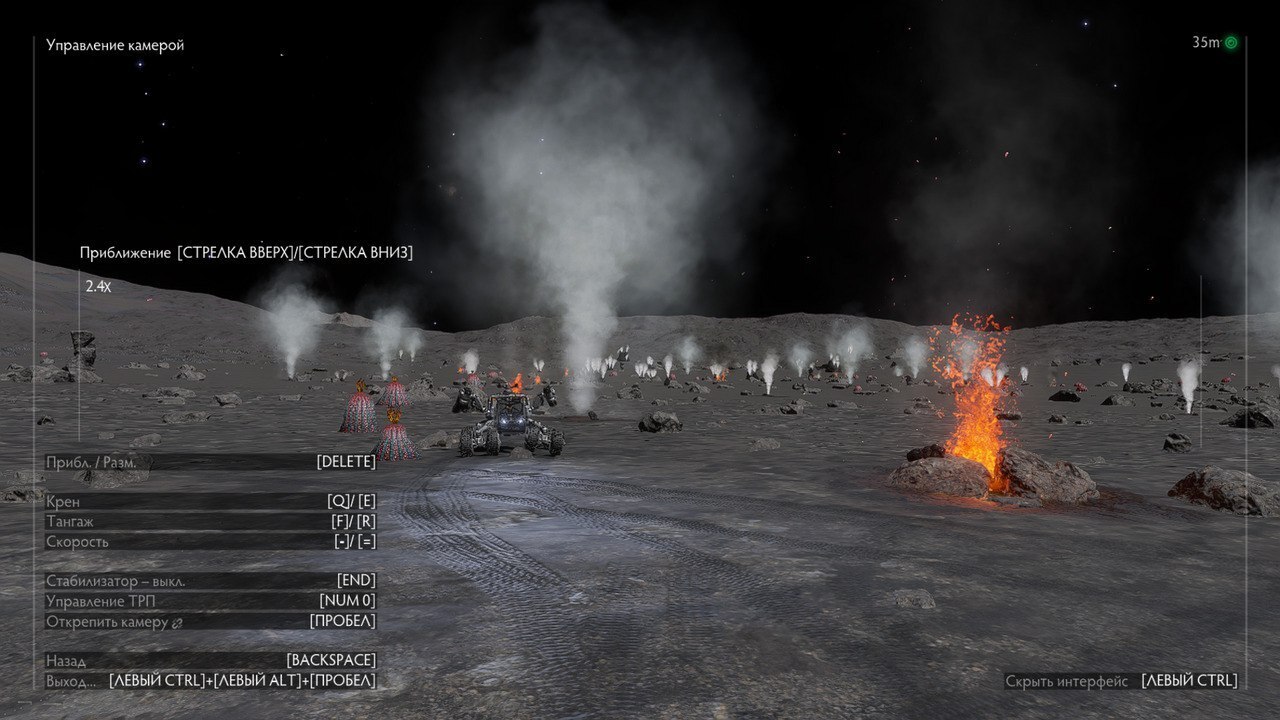Select the Скорость speed control row
This screenshot has width=1280, height=720.
click(210, 541)
